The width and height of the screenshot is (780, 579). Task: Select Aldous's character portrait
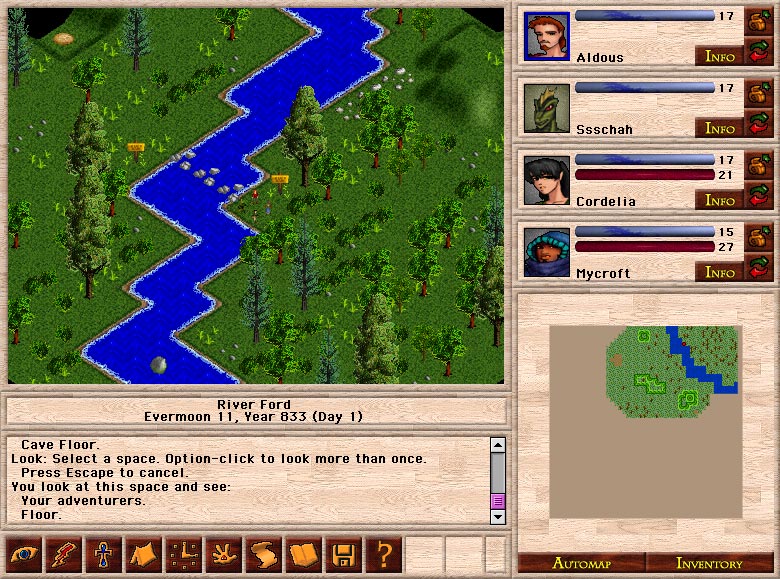(546, 37)
